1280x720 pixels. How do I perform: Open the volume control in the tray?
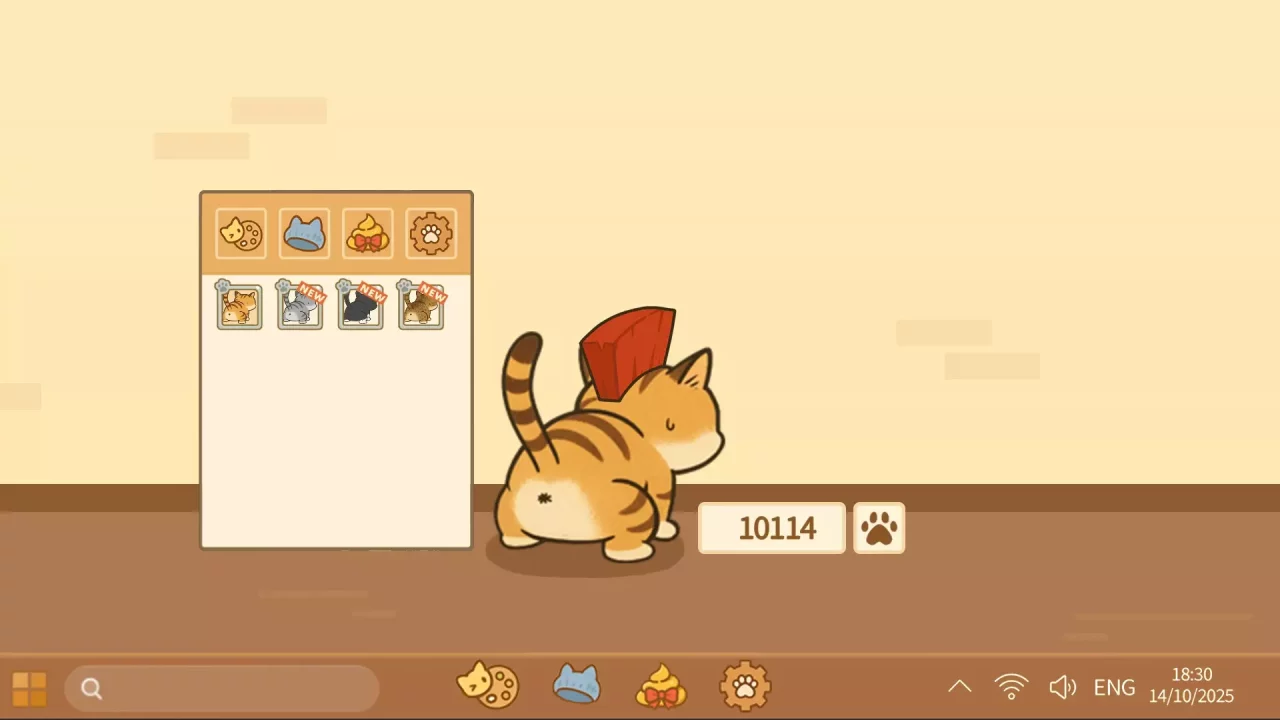click(1063, 686)
